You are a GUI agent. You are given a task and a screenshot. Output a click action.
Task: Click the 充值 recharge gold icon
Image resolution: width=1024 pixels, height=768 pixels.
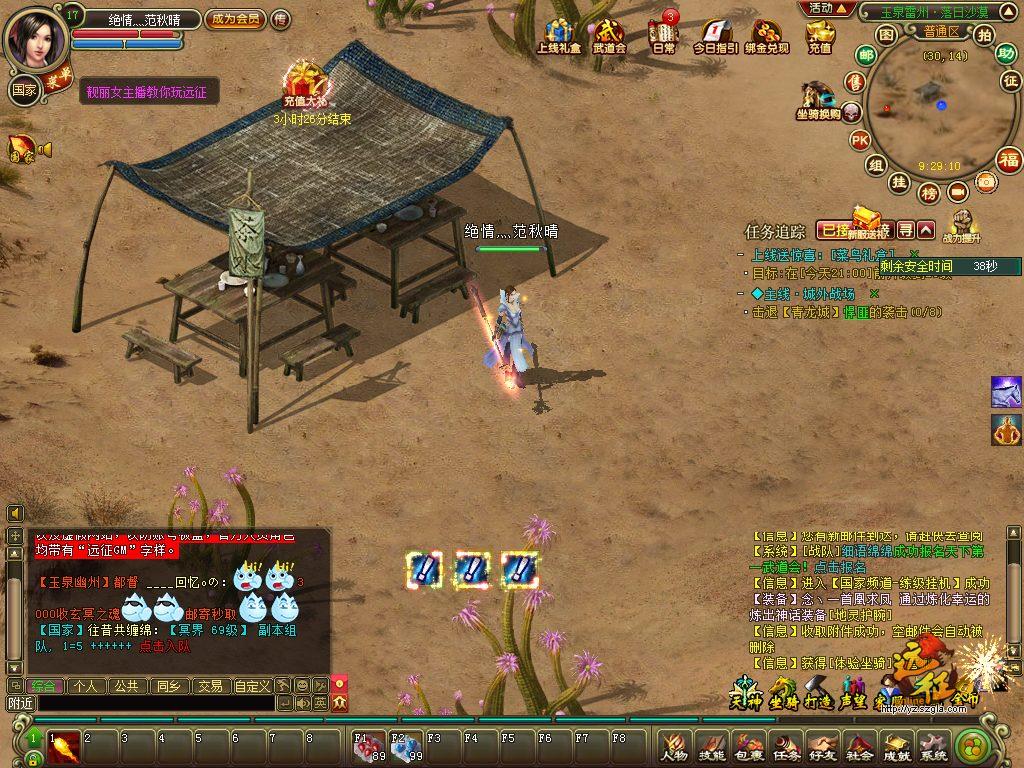(x=820, y=35)
